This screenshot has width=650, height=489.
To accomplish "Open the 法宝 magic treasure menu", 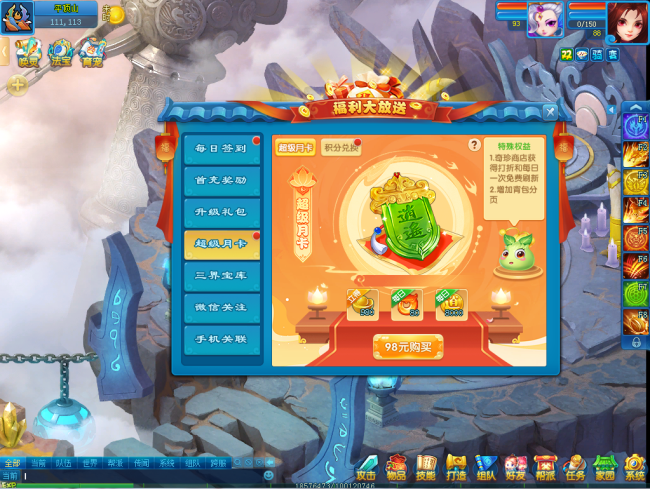I will tap(62, 52).
